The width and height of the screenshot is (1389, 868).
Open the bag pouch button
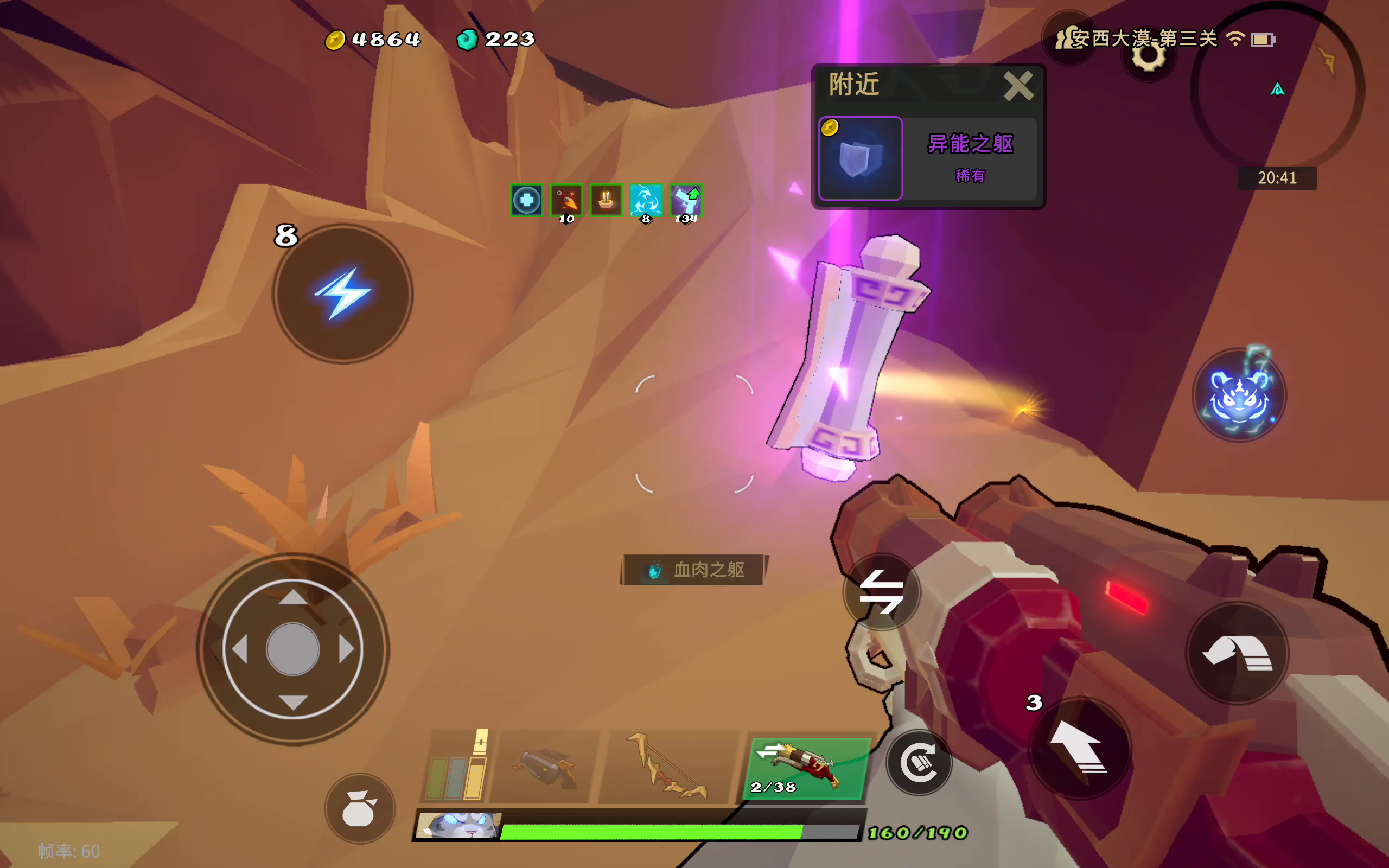click(360, 808)
